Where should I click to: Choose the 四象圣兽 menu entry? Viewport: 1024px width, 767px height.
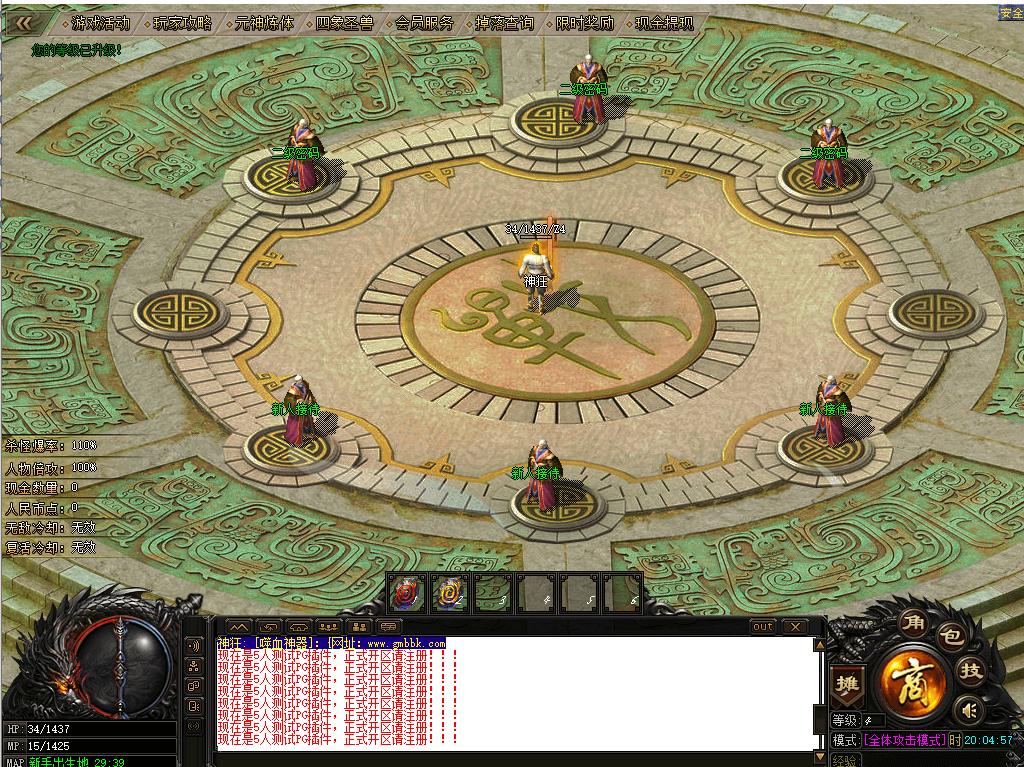tap(344, 23)
